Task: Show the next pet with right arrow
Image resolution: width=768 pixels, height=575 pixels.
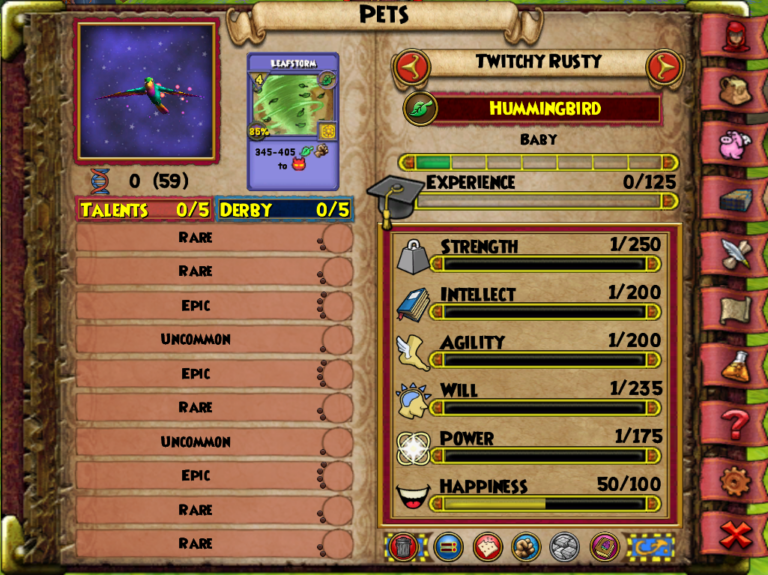Action: tap(661, 68)
